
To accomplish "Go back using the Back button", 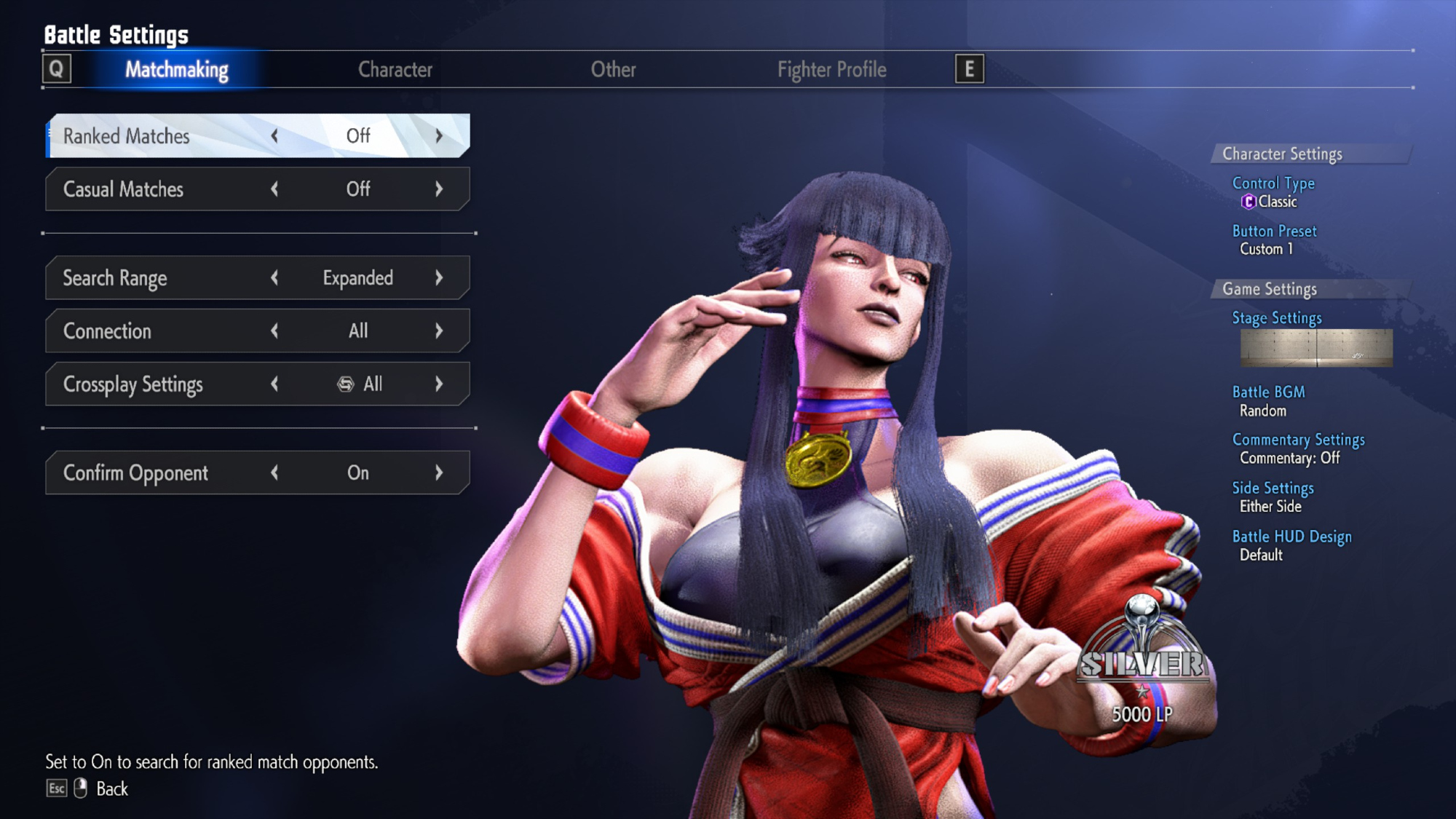I will pyautogui.click(x=111, y=789).
